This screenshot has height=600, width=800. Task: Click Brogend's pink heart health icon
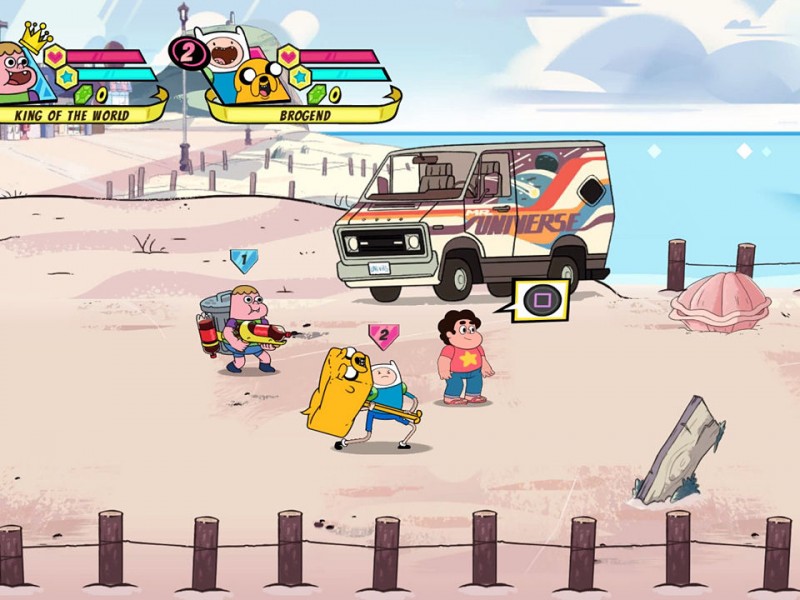click(289, 56)
